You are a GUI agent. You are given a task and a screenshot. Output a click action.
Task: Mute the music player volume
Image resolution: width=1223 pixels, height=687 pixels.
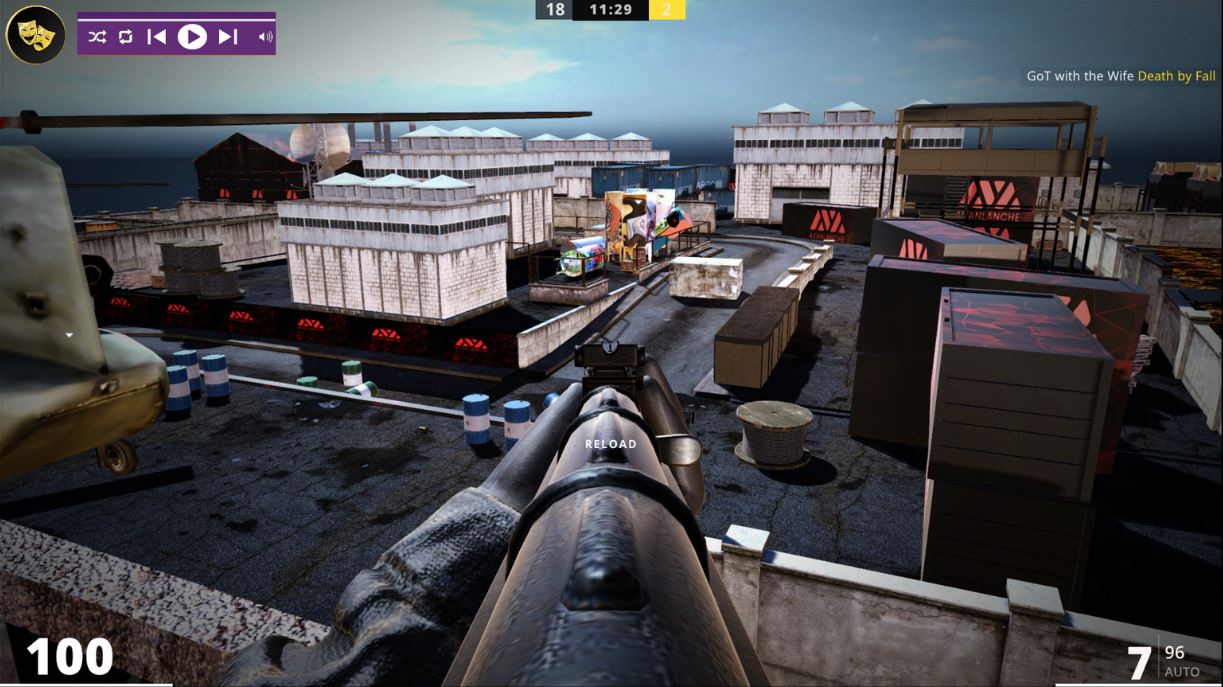click(265, 37)
